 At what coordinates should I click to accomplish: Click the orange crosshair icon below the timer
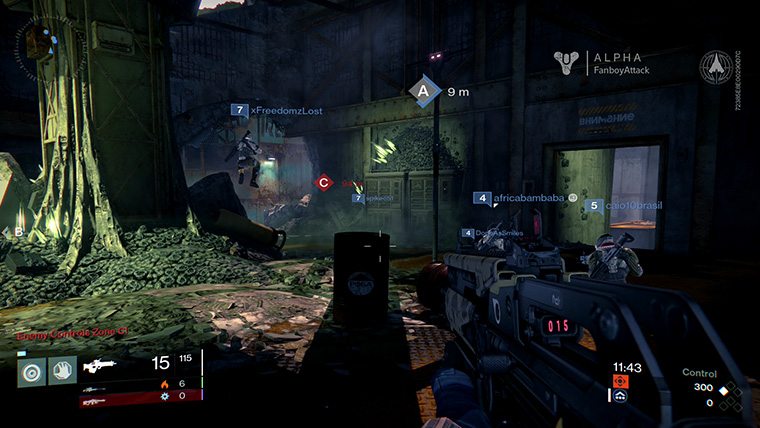[620, 381]
